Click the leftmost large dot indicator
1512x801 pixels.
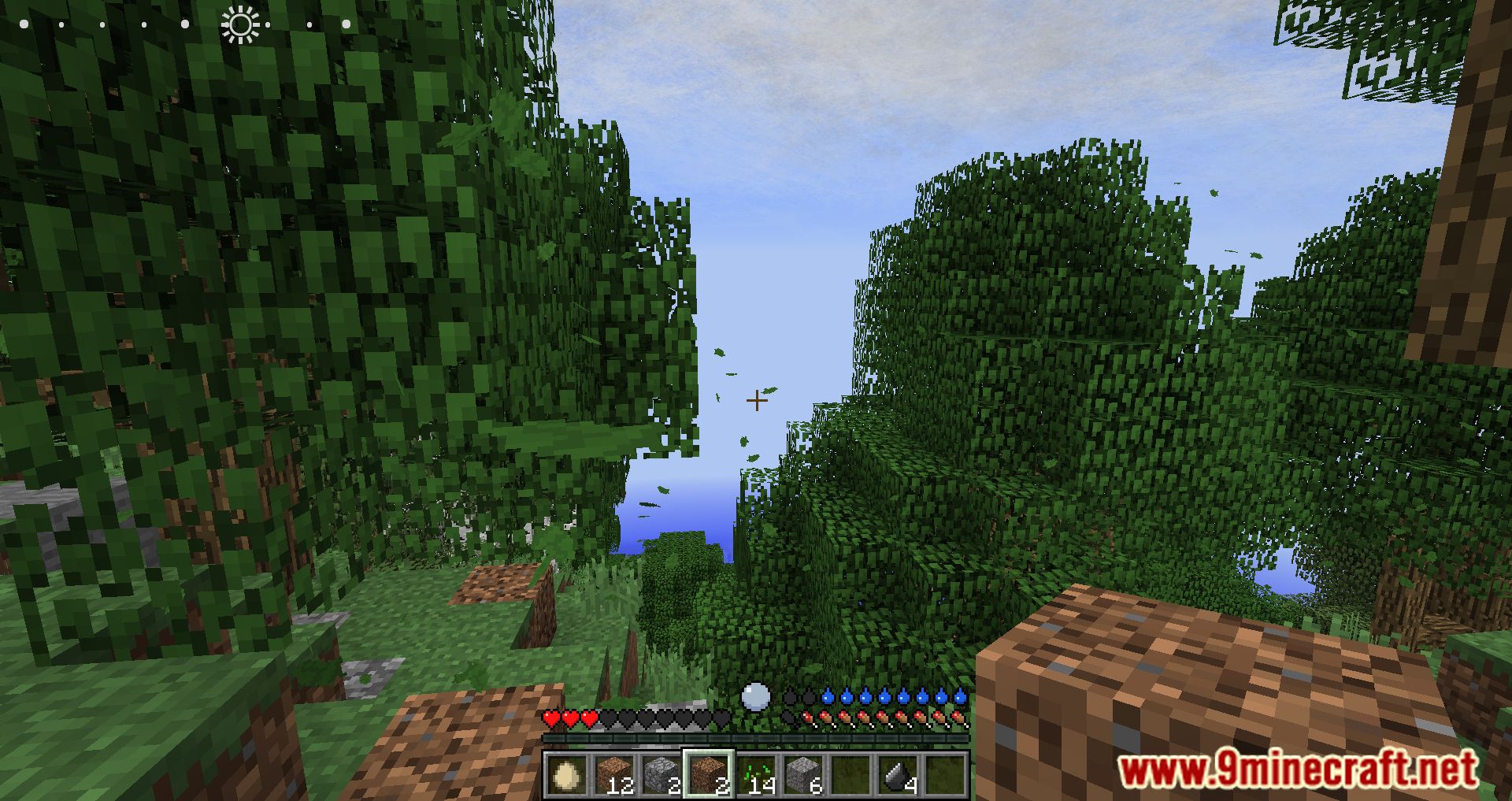click(x=24, y=24)
